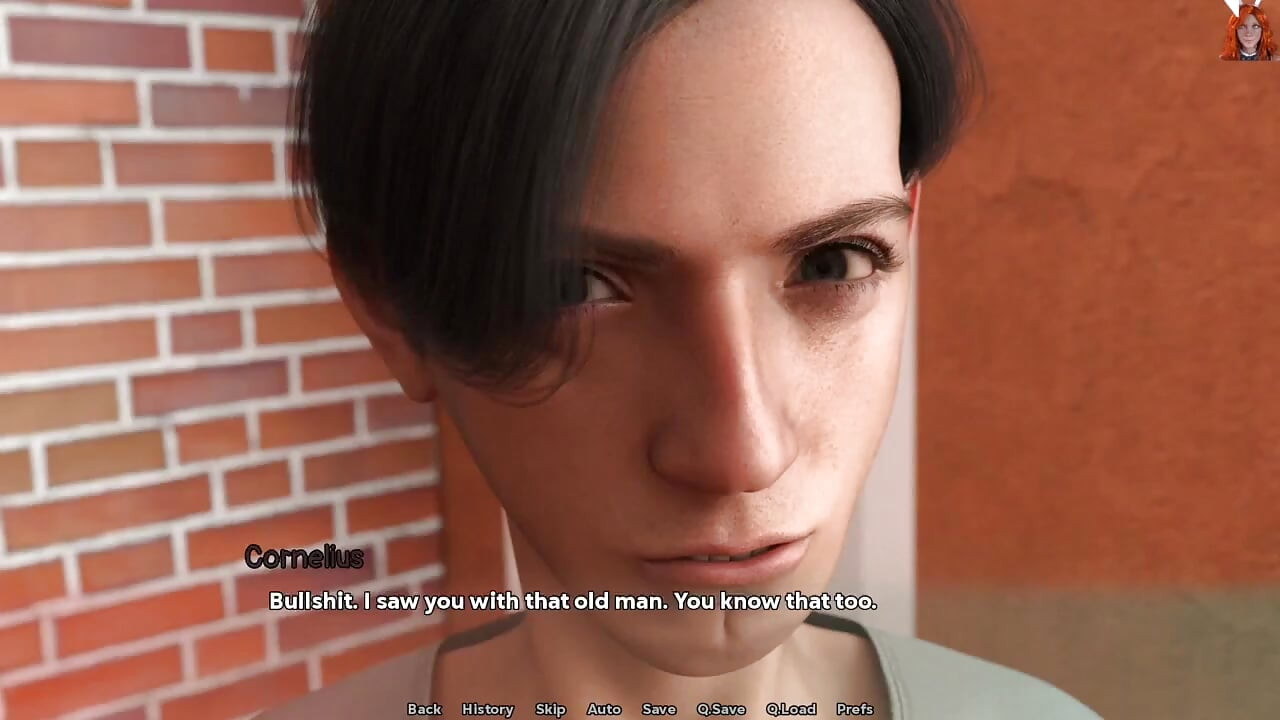
Task: Open the Save game screen
Action: (x=659, y=709)
